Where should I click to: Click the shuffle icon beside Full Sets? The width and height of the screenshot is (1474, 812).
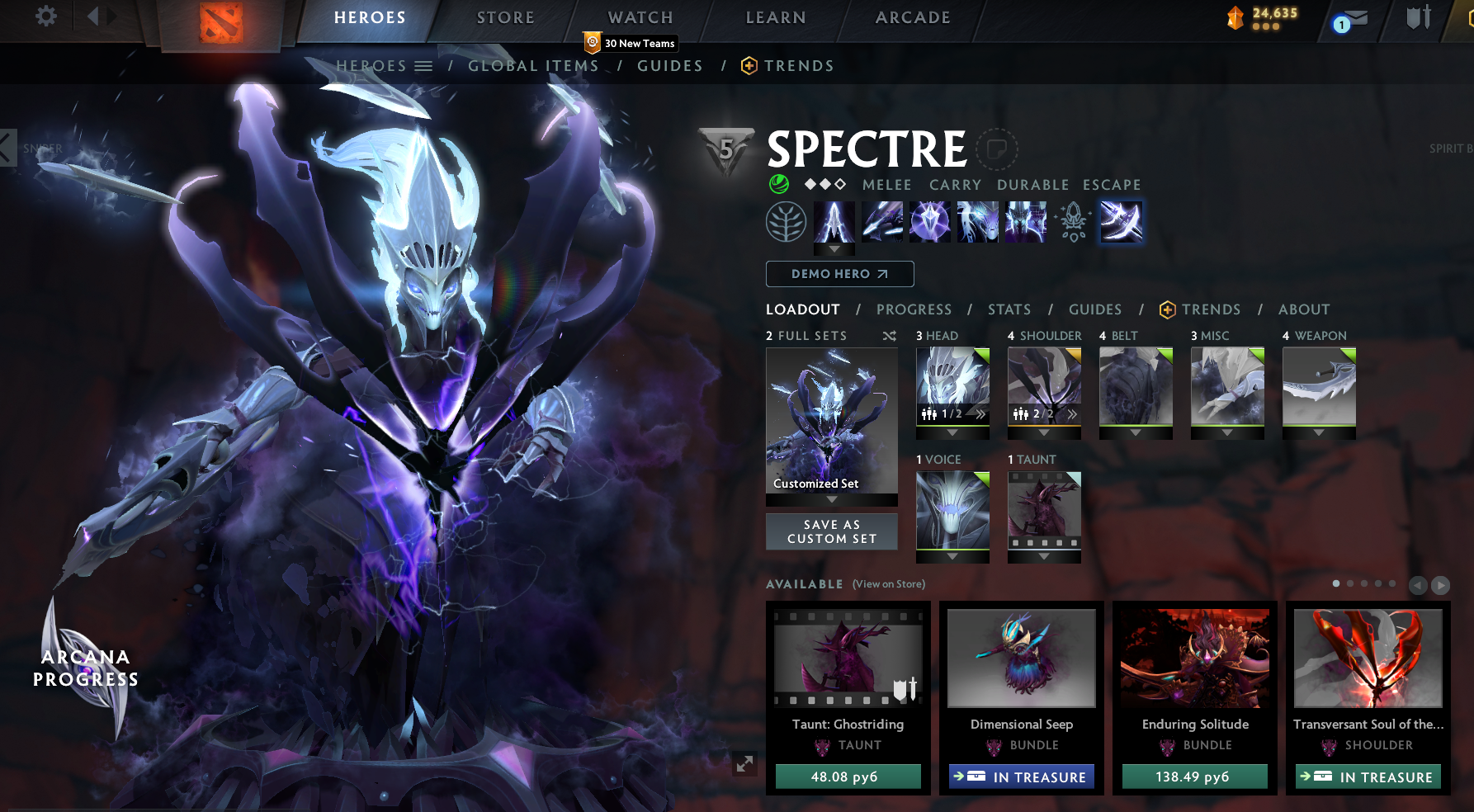coord(889,336)
